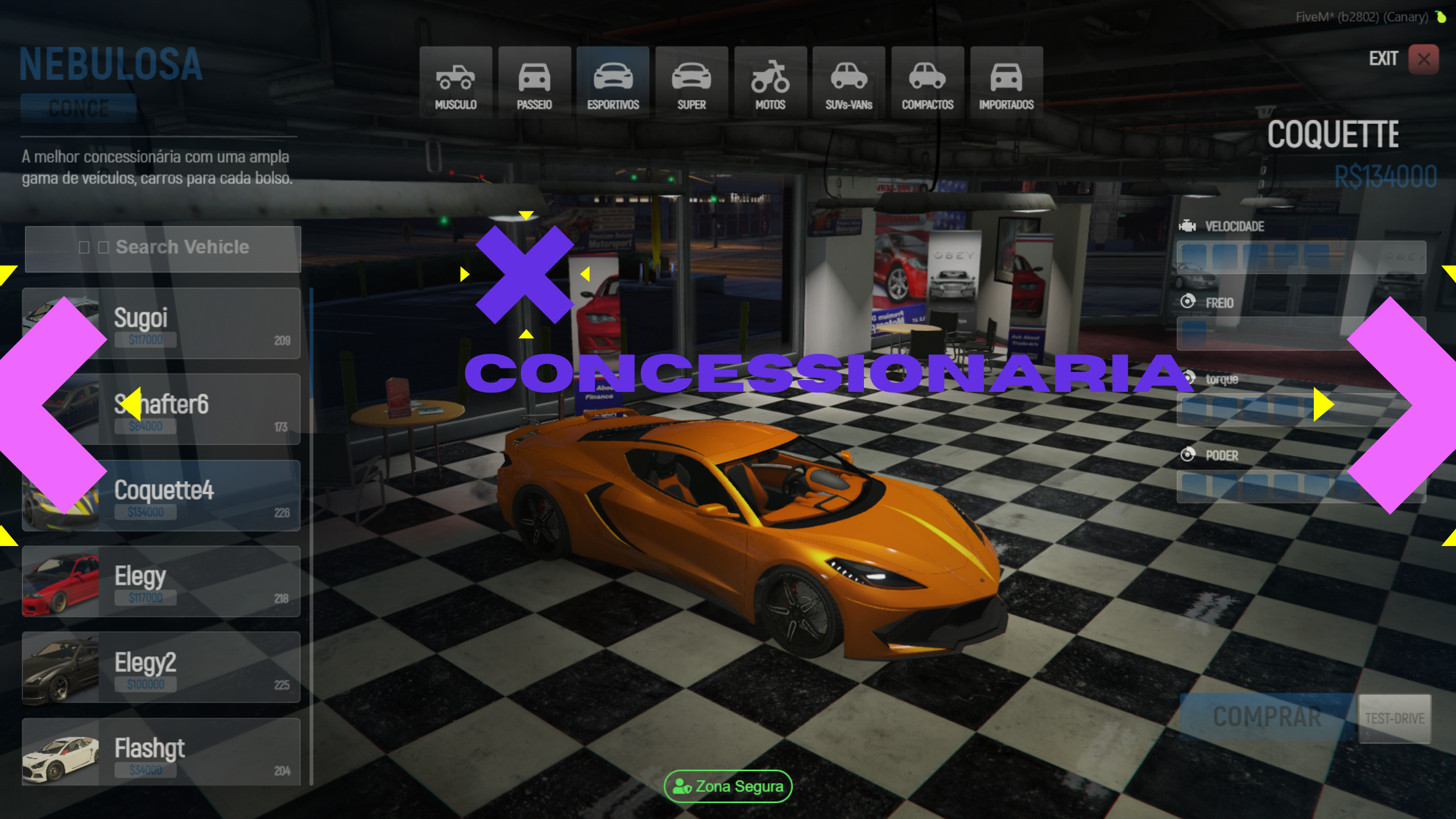Open the PASSEIO vehicle category
Screen dimensions: 1456x819
tap(534, 83)
